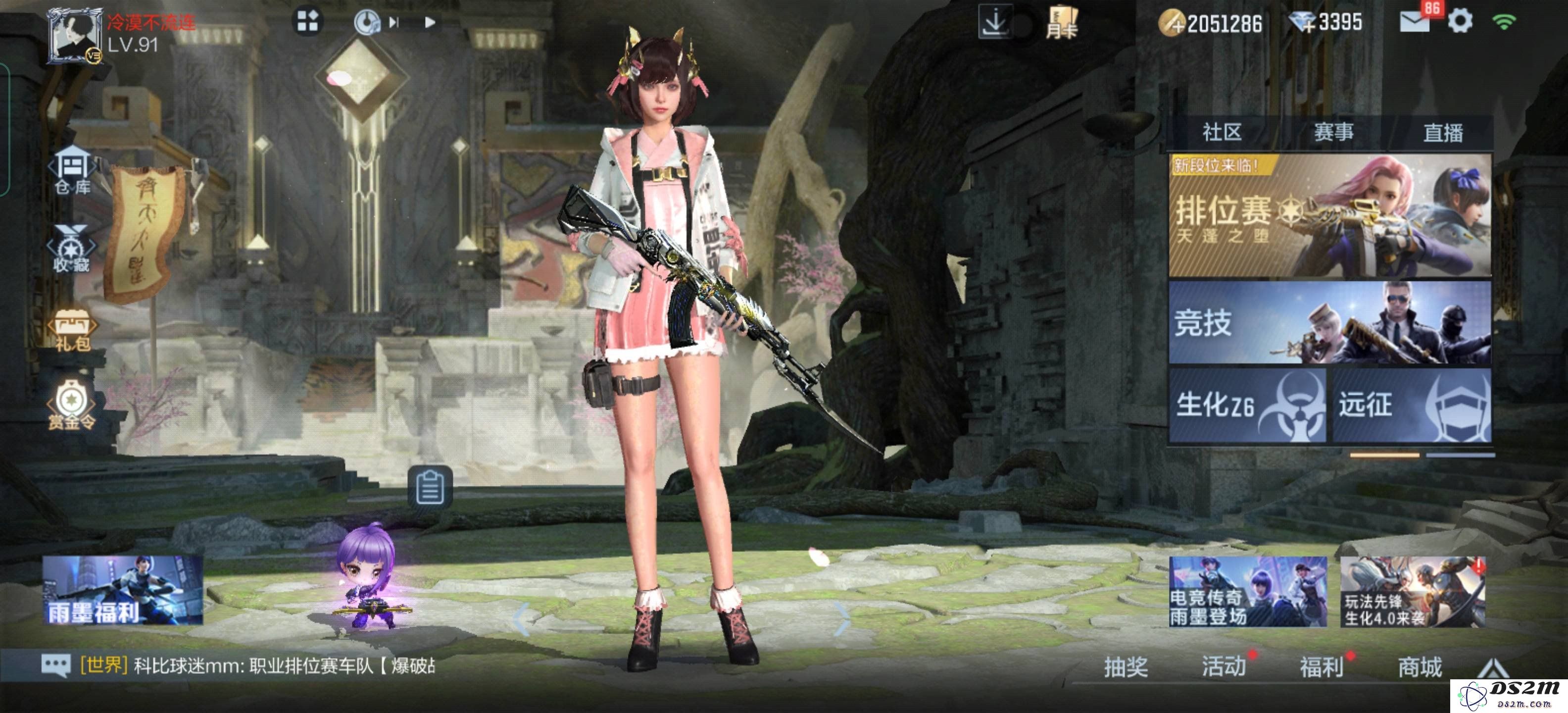Image resolution: width=1568 pixels, height=713 pixels.
Task: Choose the 生化Z6 biohazard mode
Action: 1247,405
